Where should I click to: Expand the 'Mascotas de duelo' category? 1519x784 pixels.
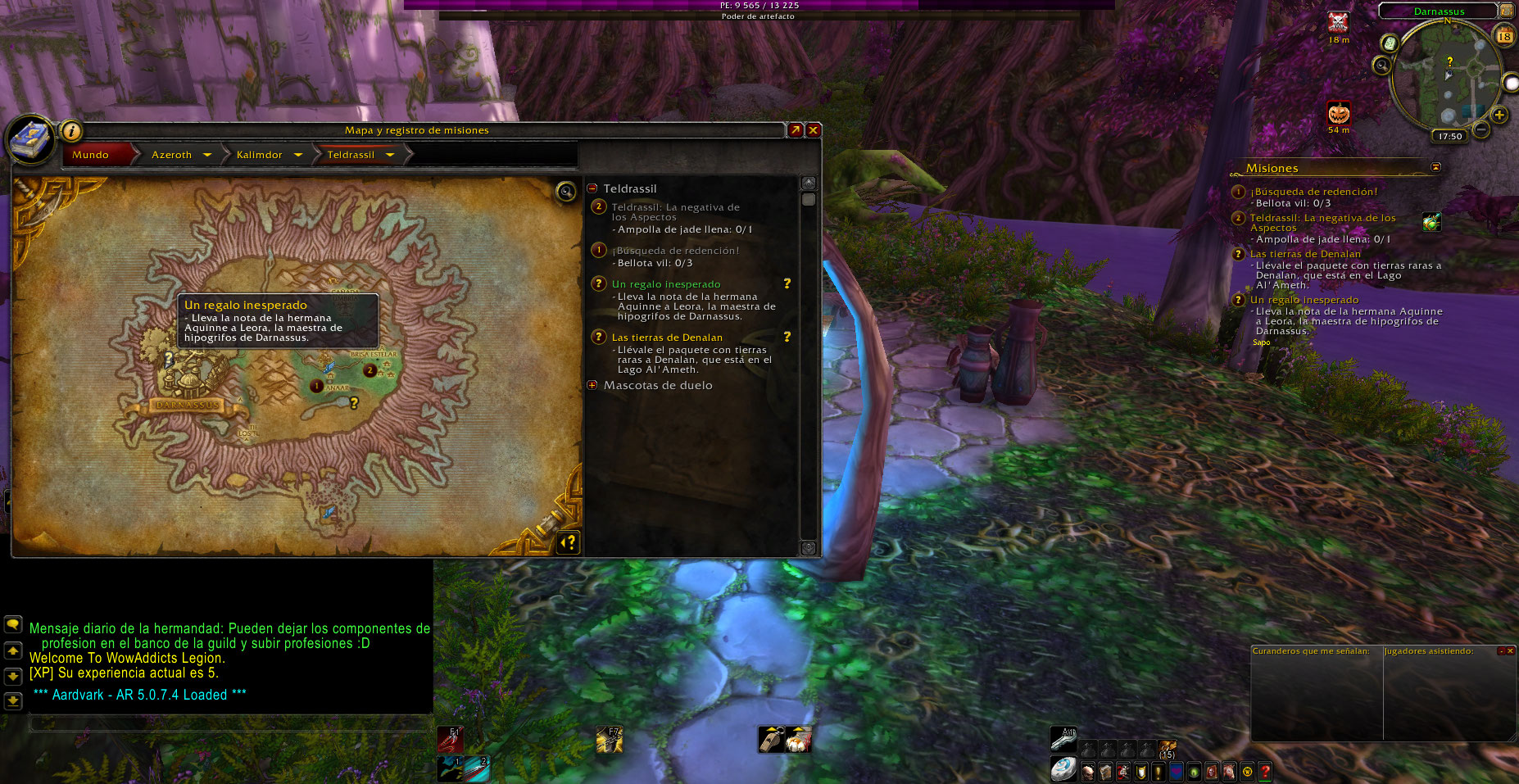click(x=592, y=385)
